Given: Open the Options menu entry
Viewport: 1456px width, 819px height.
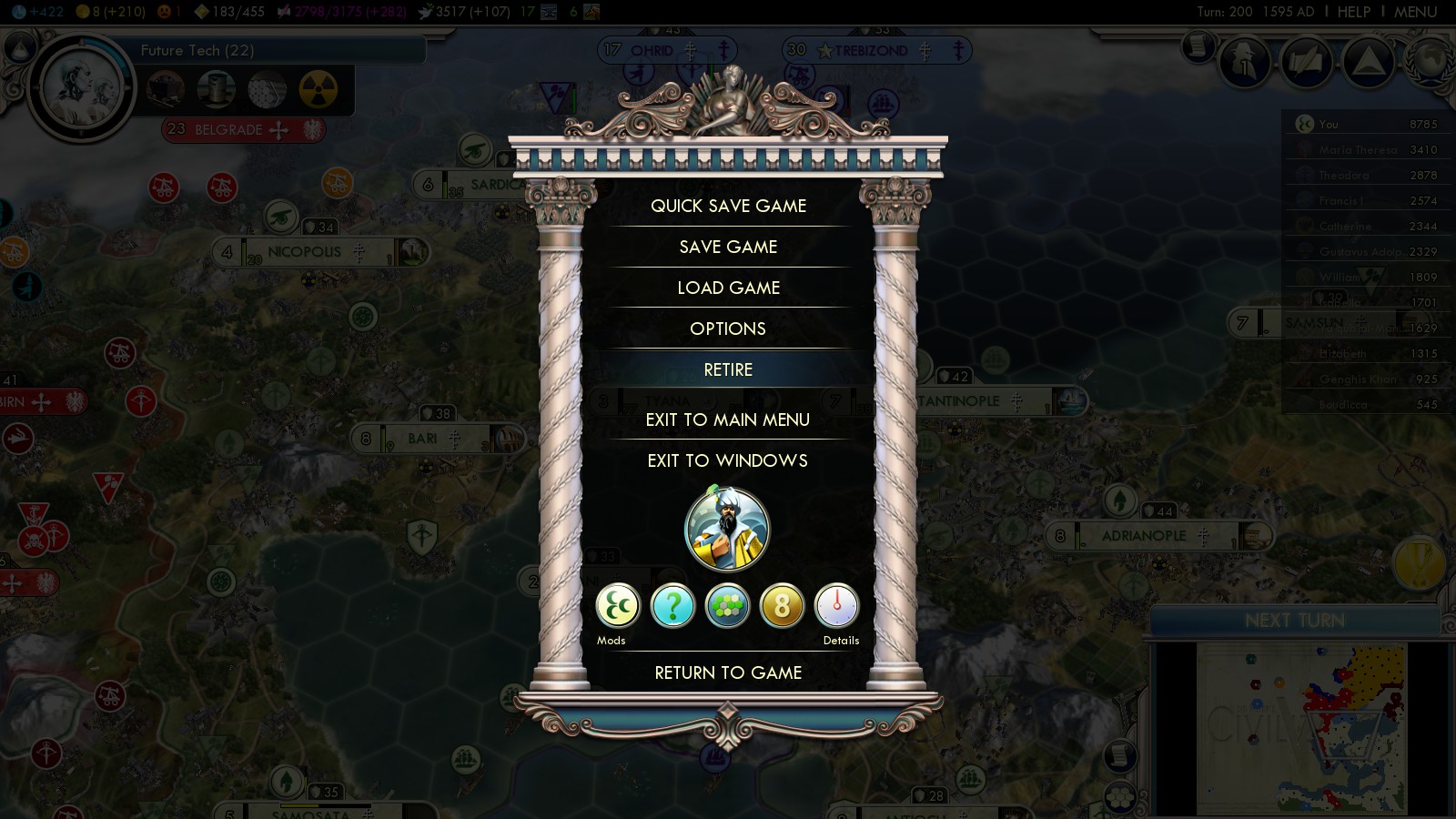Looking at the screenshot, I should (x=728, y=329).
